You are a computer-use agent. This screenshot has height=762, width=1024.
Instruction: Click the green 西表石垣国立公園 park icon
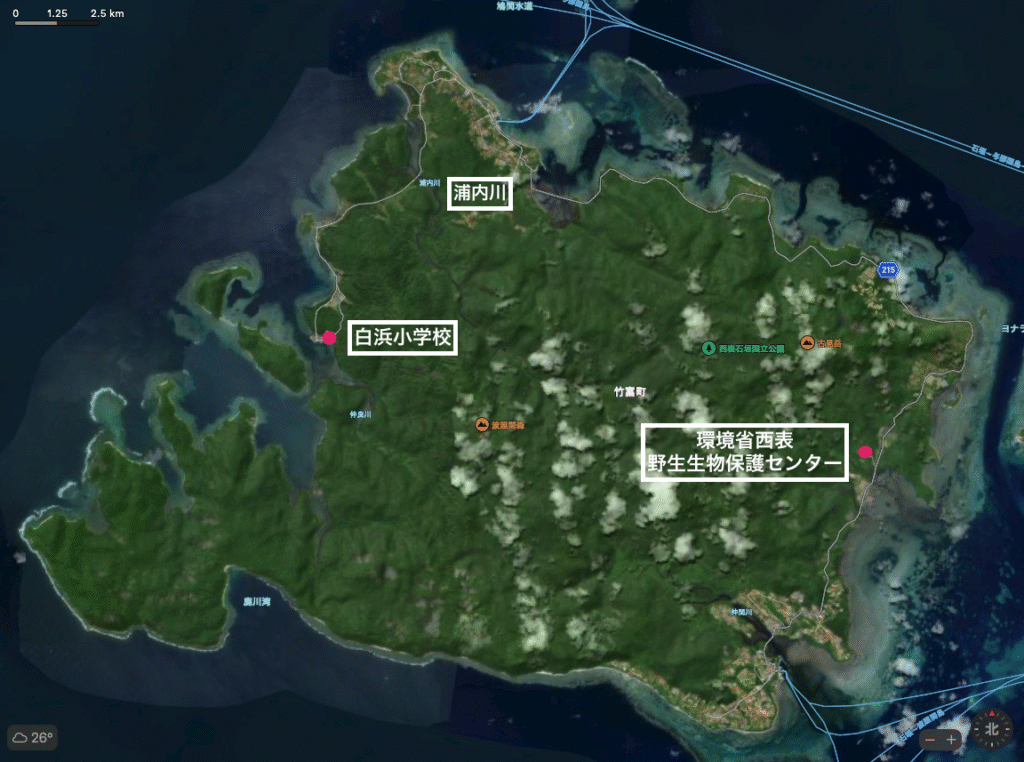tap(709, 349)
